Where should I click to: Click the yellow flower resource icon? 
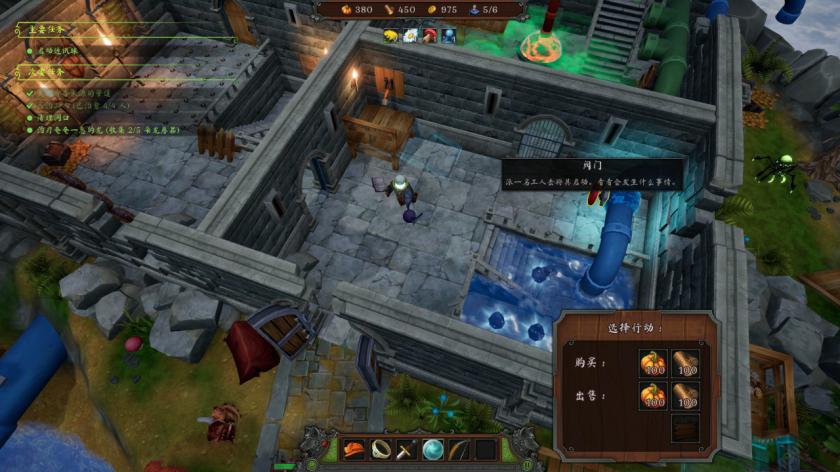(391, 36)
